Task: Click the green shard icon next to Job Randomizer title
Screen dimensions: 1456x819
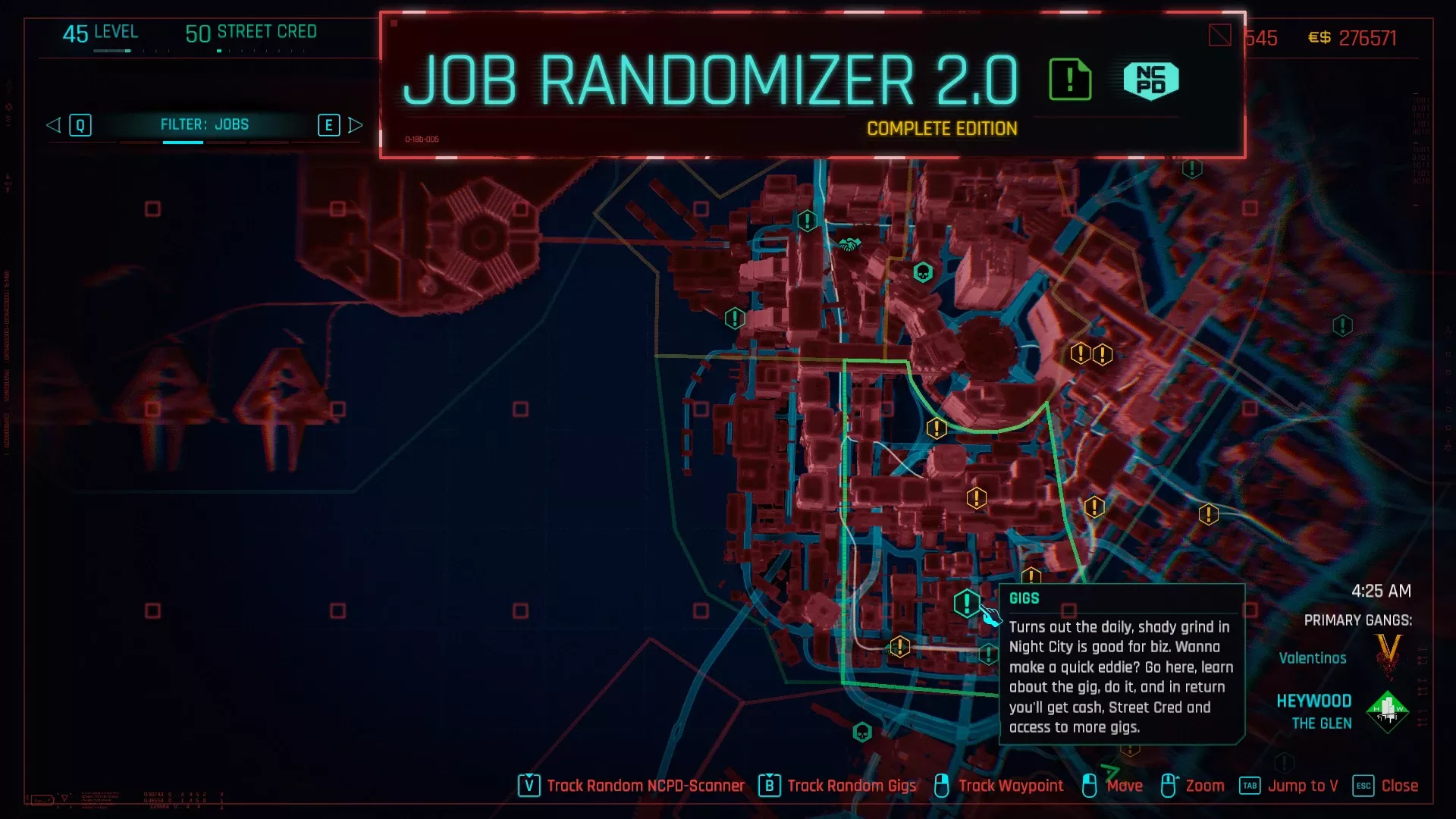Action: coord(1070,78)
